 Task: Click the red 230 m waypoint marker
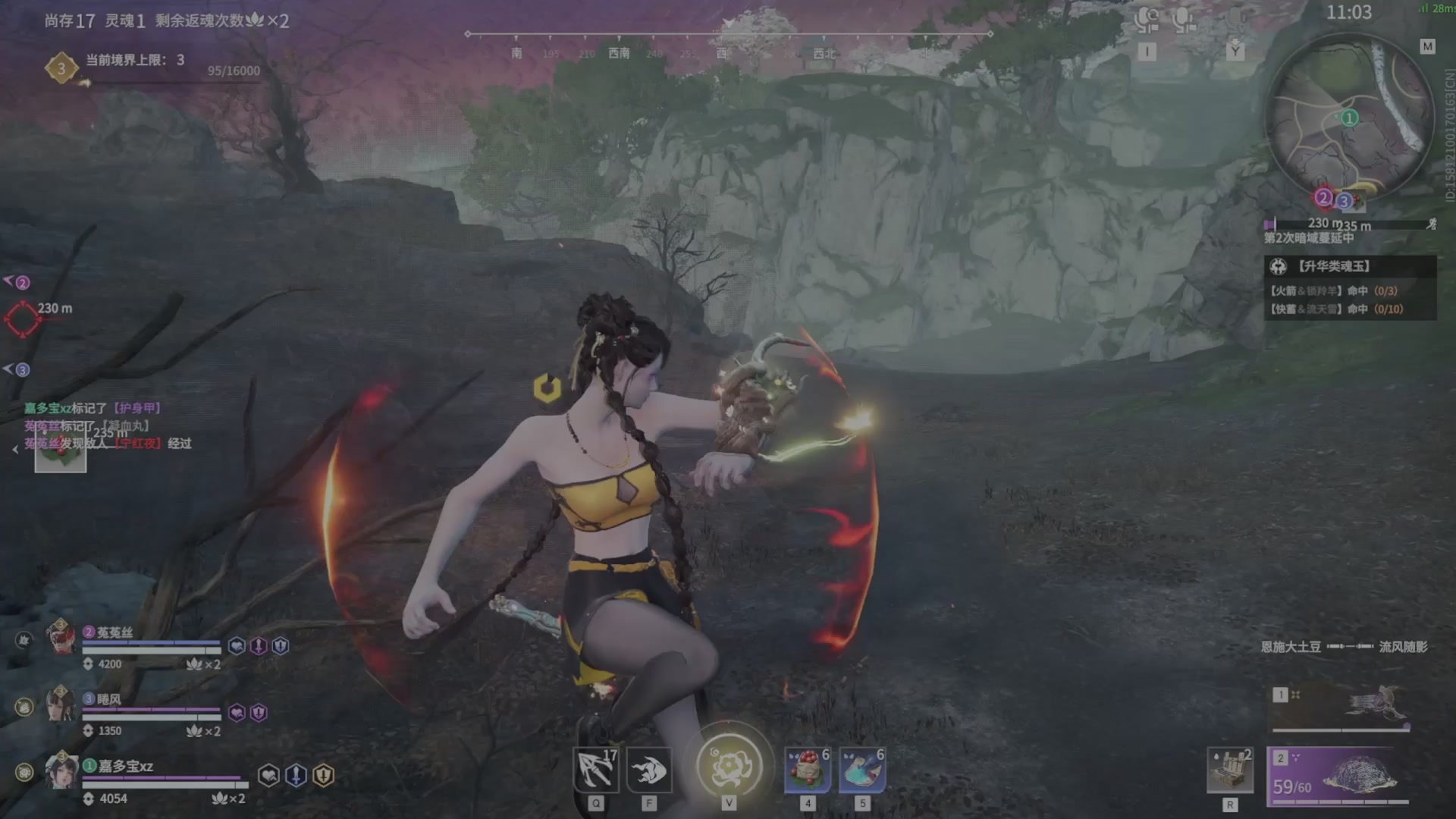(x=22, y=319)
